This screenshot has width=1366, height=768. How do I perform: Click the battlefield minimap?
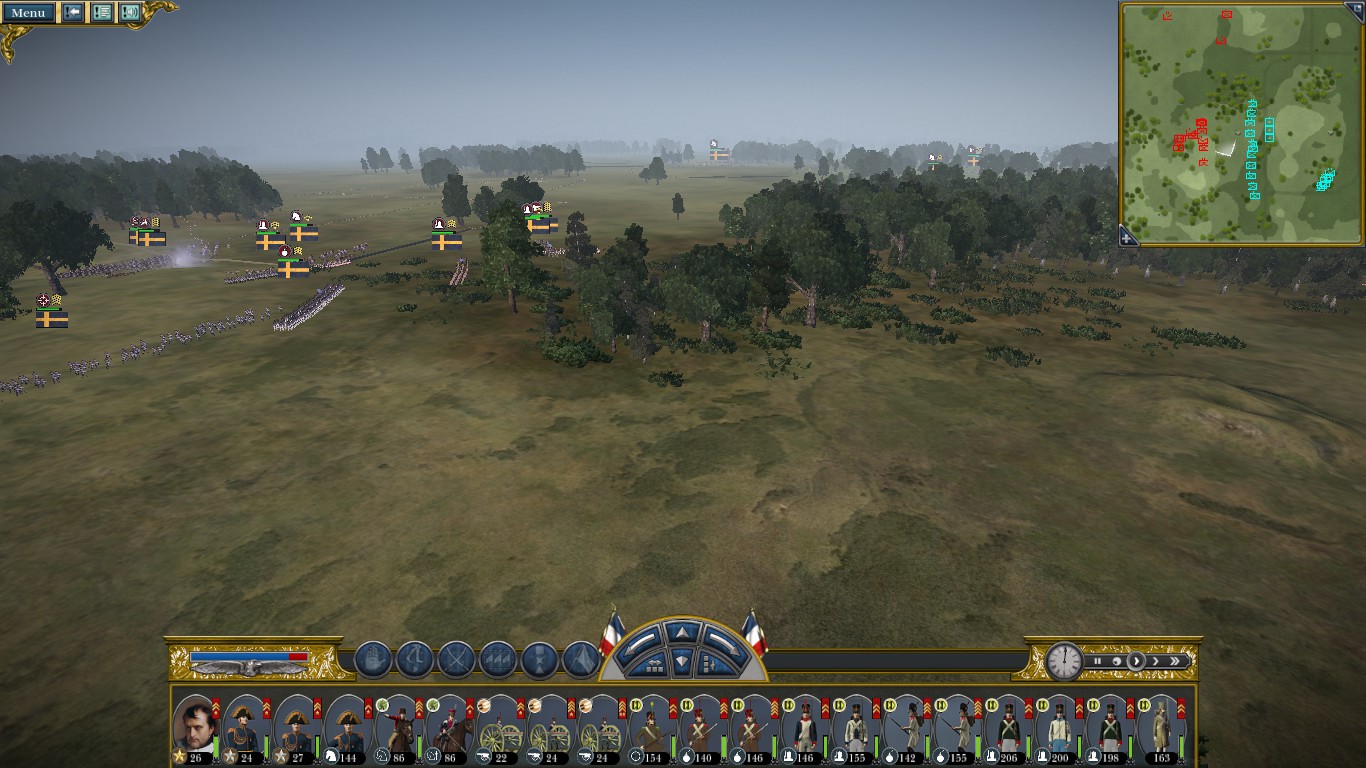[1241, 123]
